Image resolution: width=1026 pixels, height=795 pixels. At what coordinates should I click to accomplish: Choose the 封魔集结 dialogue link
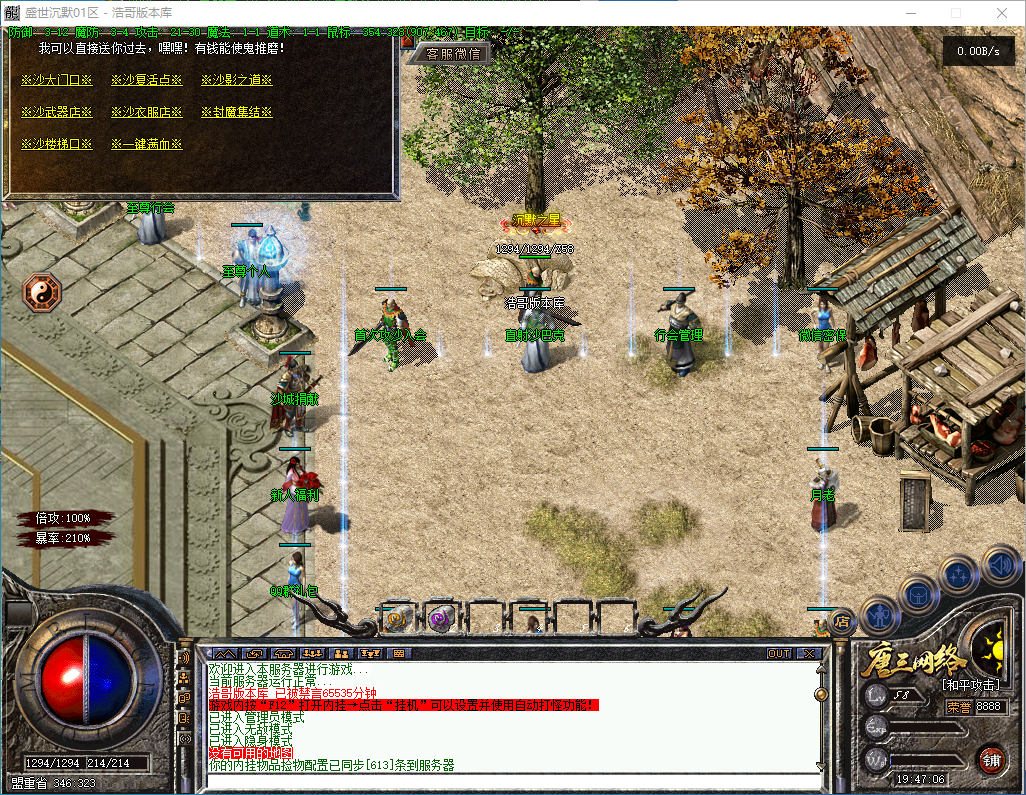236,112
